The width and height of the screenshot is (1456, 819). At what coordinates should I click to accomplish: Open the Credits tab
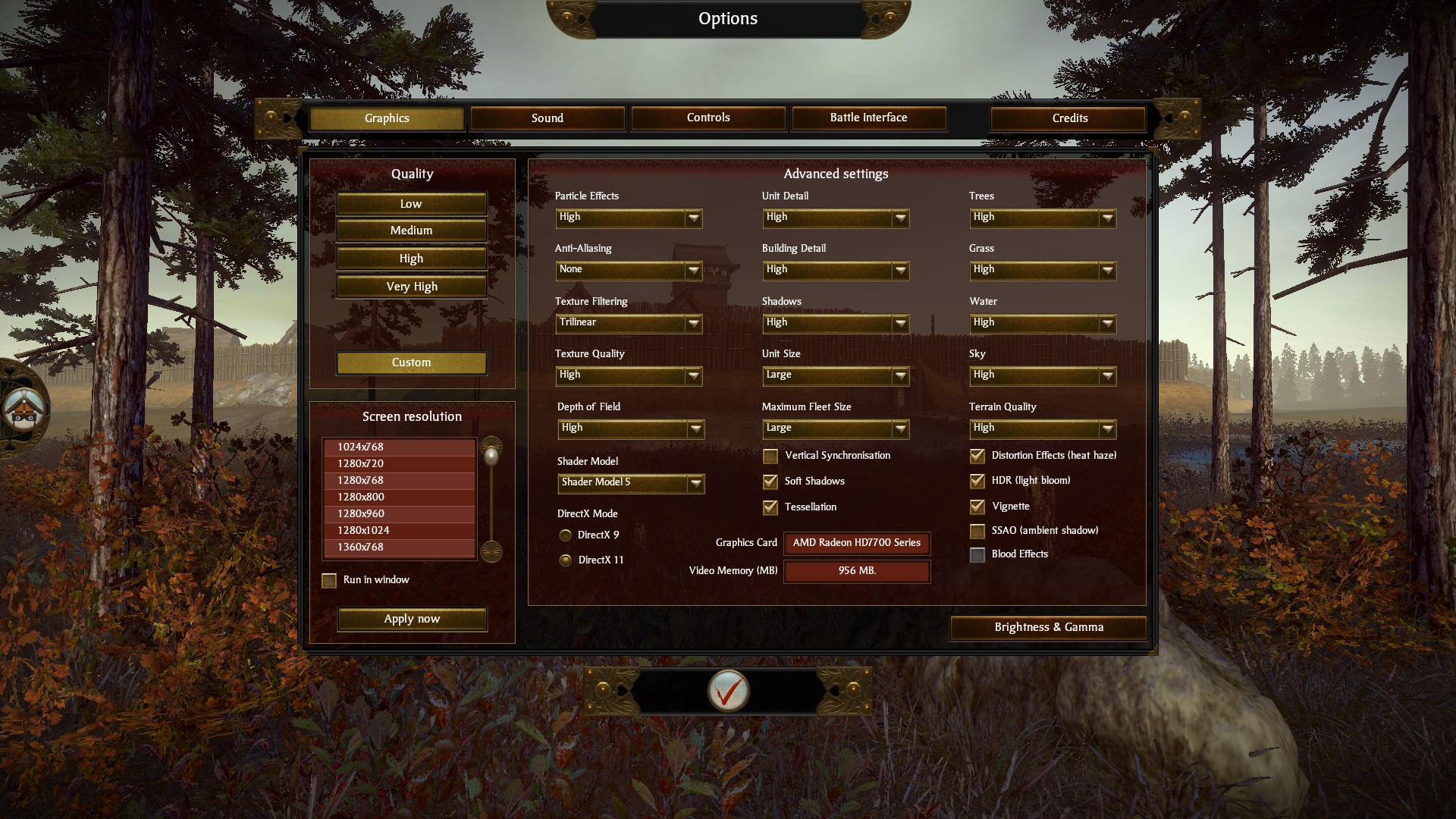pyautogui.click(x=1069, y=118)
